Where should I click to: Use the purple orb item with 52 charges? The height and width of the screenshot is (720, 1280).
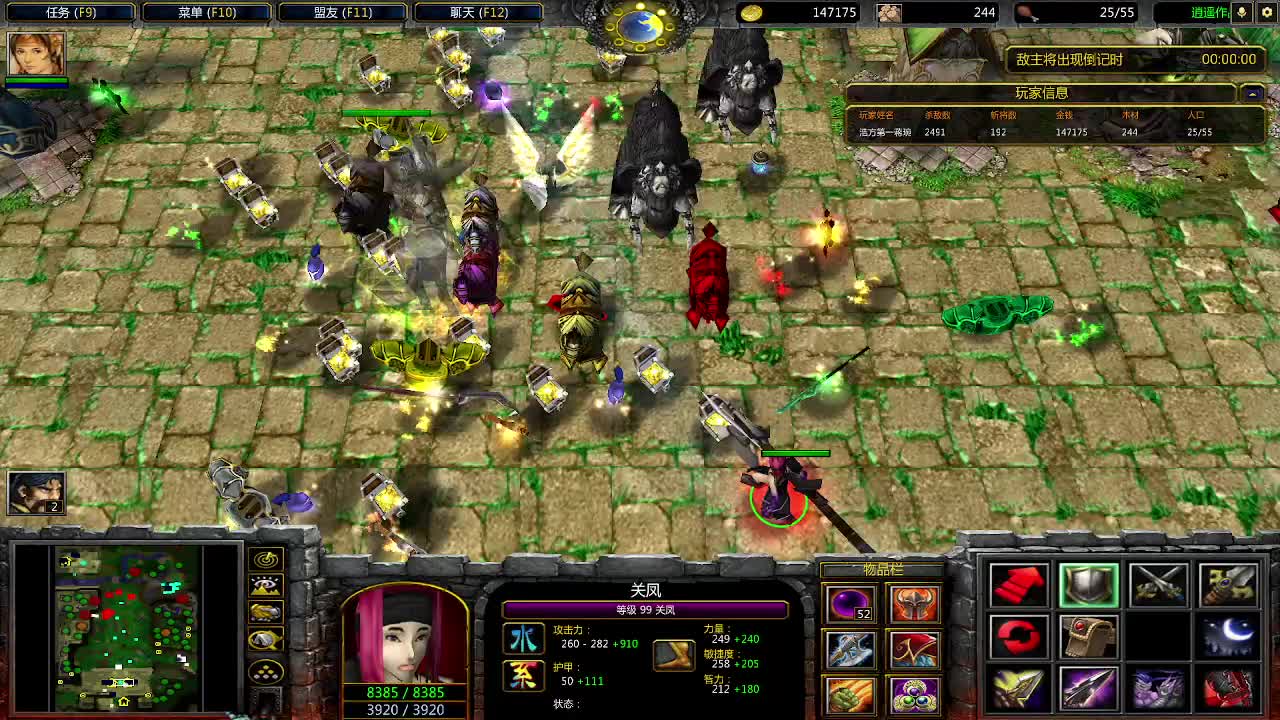point(849,603)
